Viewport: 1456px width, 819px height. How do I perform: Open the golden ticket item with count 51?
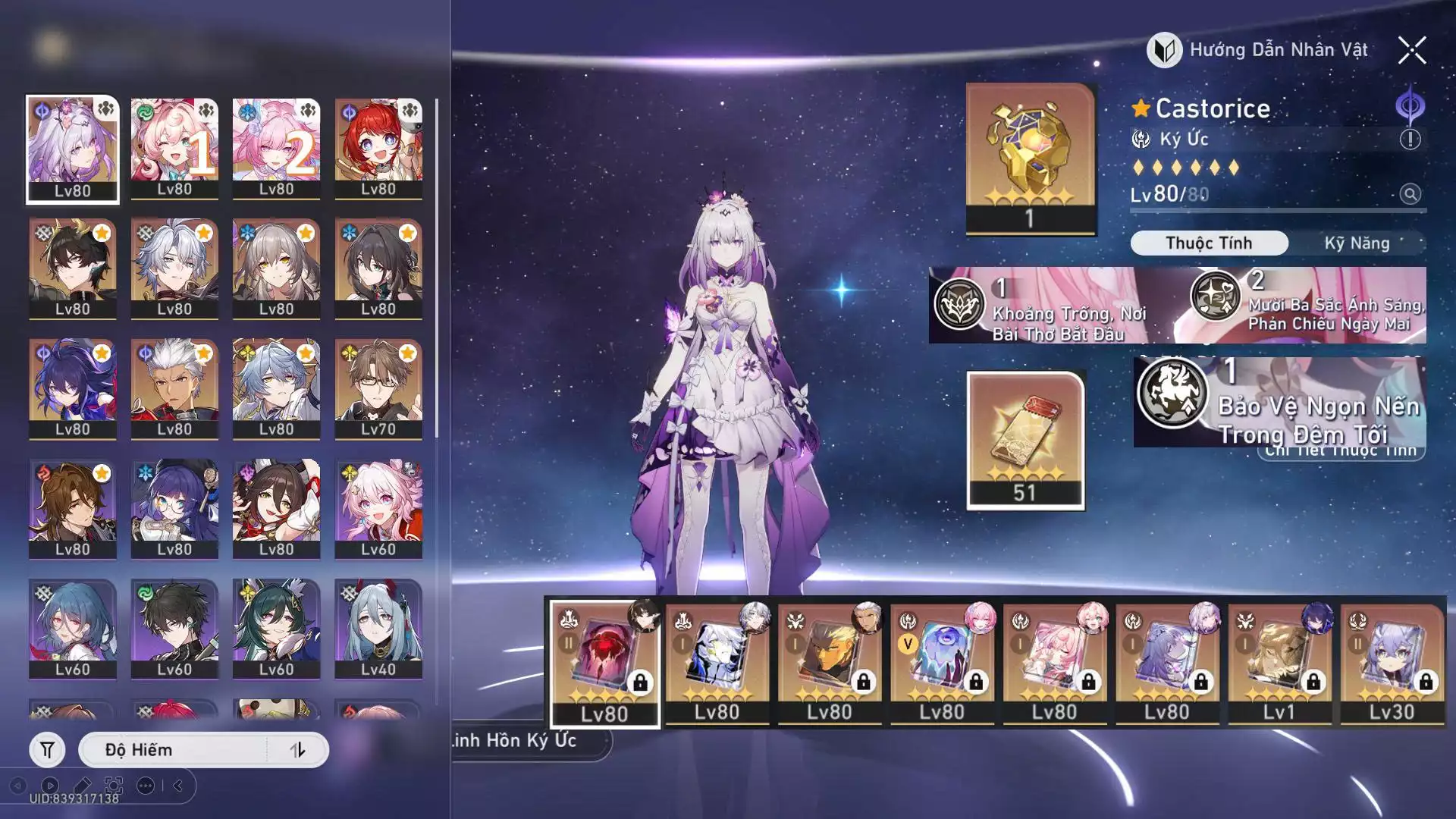(x=1025, y=440)
